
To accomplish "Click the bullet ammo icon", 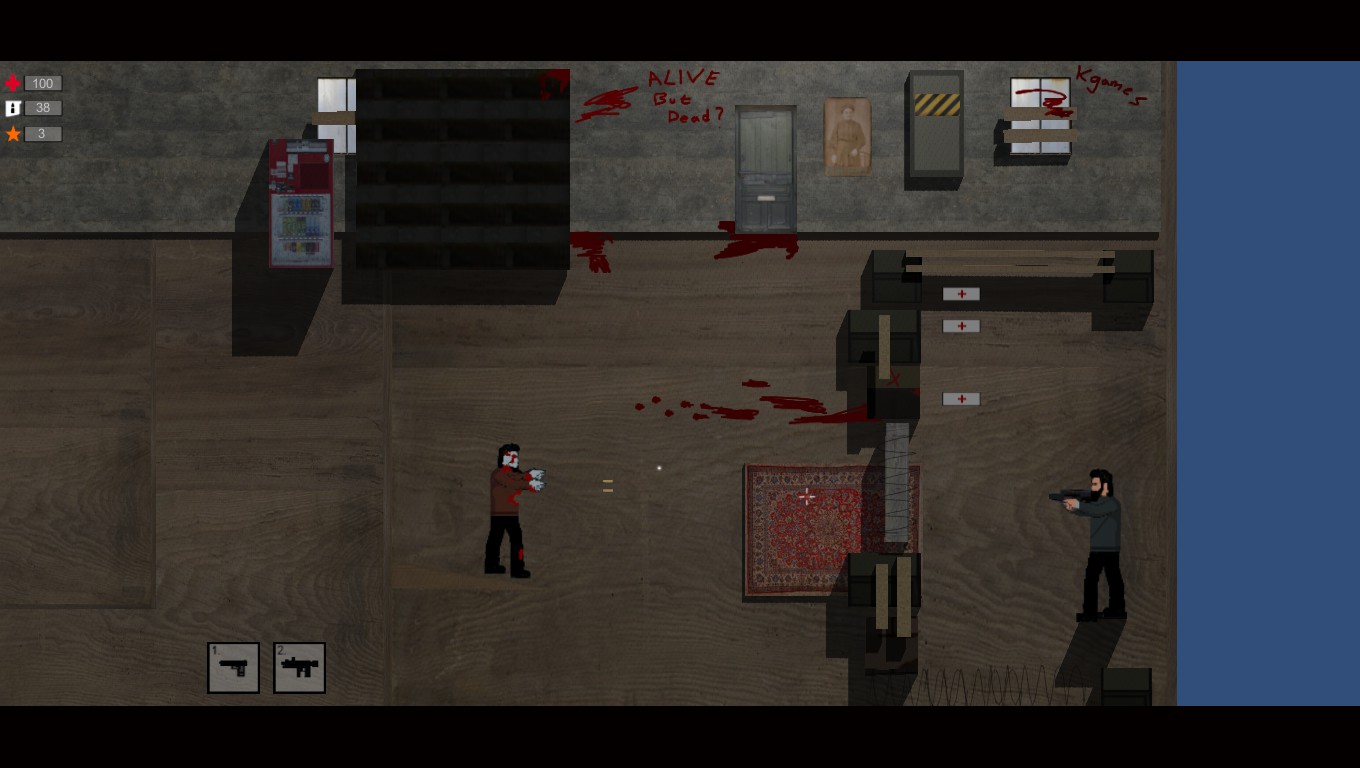I will 11,108.
